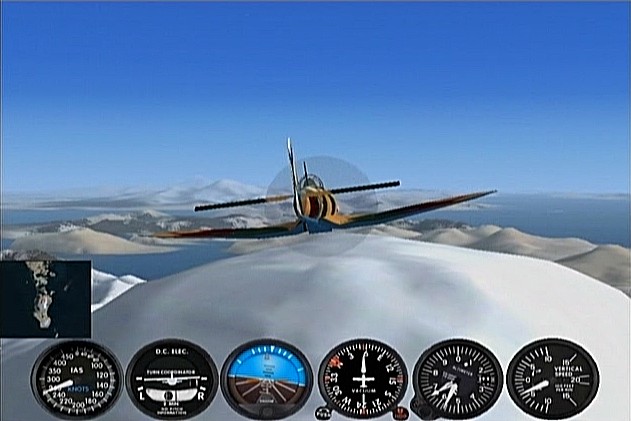Select the IAS airspeed indicator gauge
Image resolution: width=631 pixels, height=421 pixels.
(x=76, y=379)
